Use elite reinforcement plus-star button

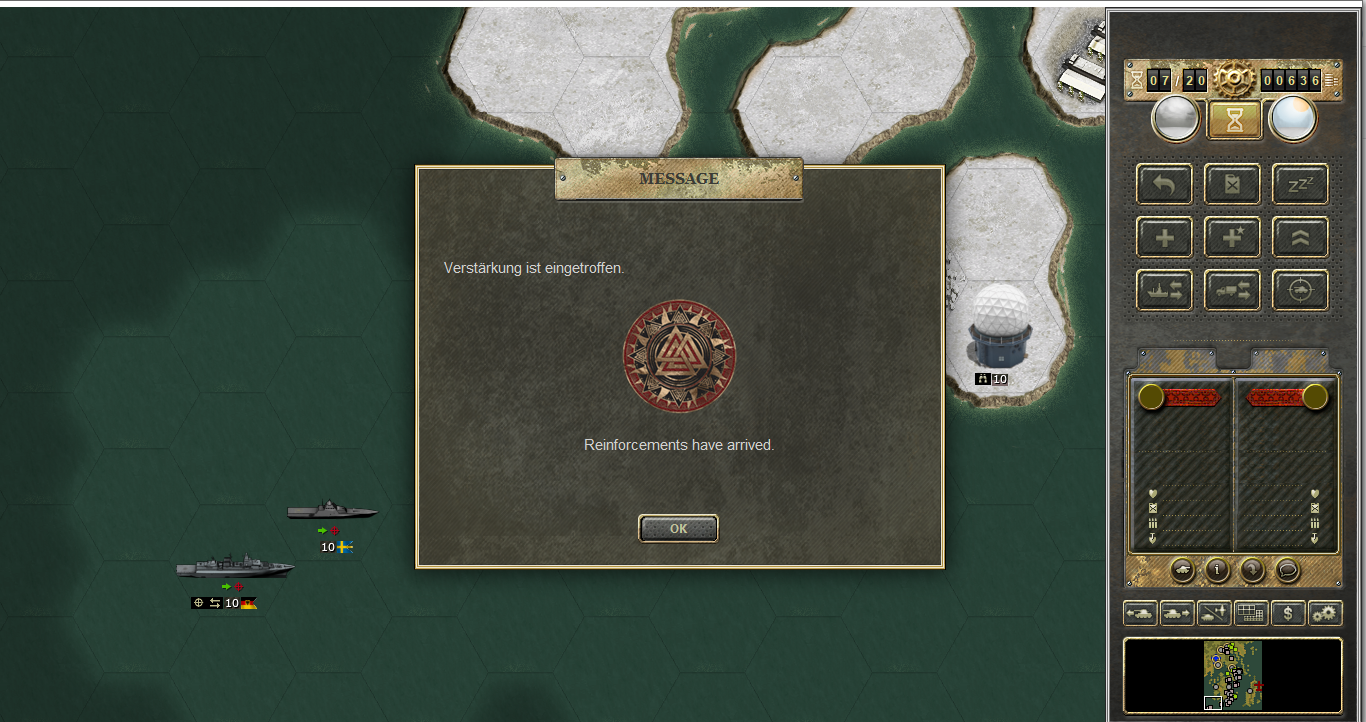[x=1232, y=237]
